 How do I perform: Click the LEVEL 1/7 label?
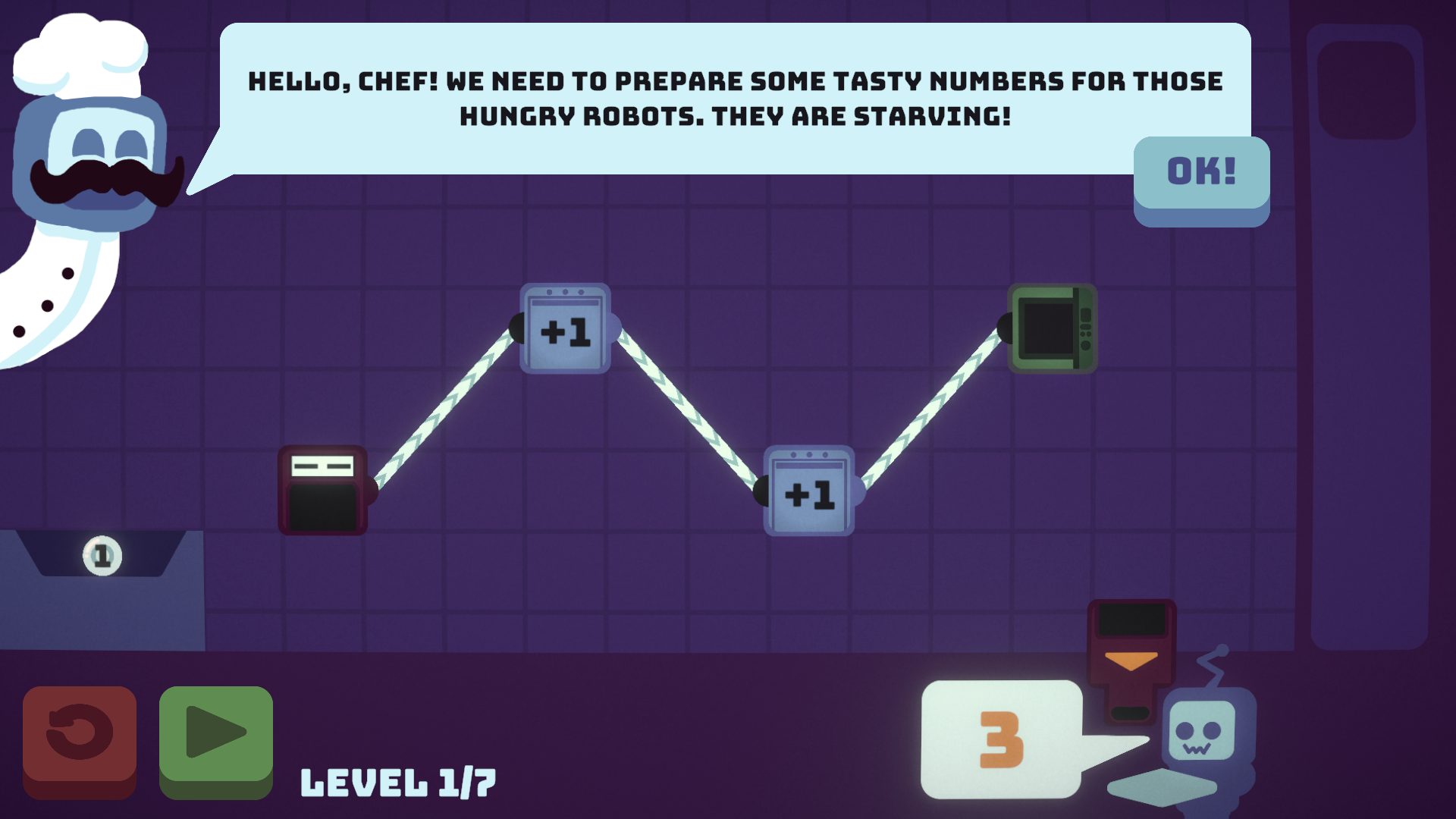pyautogui.click(x=397, y=781)
